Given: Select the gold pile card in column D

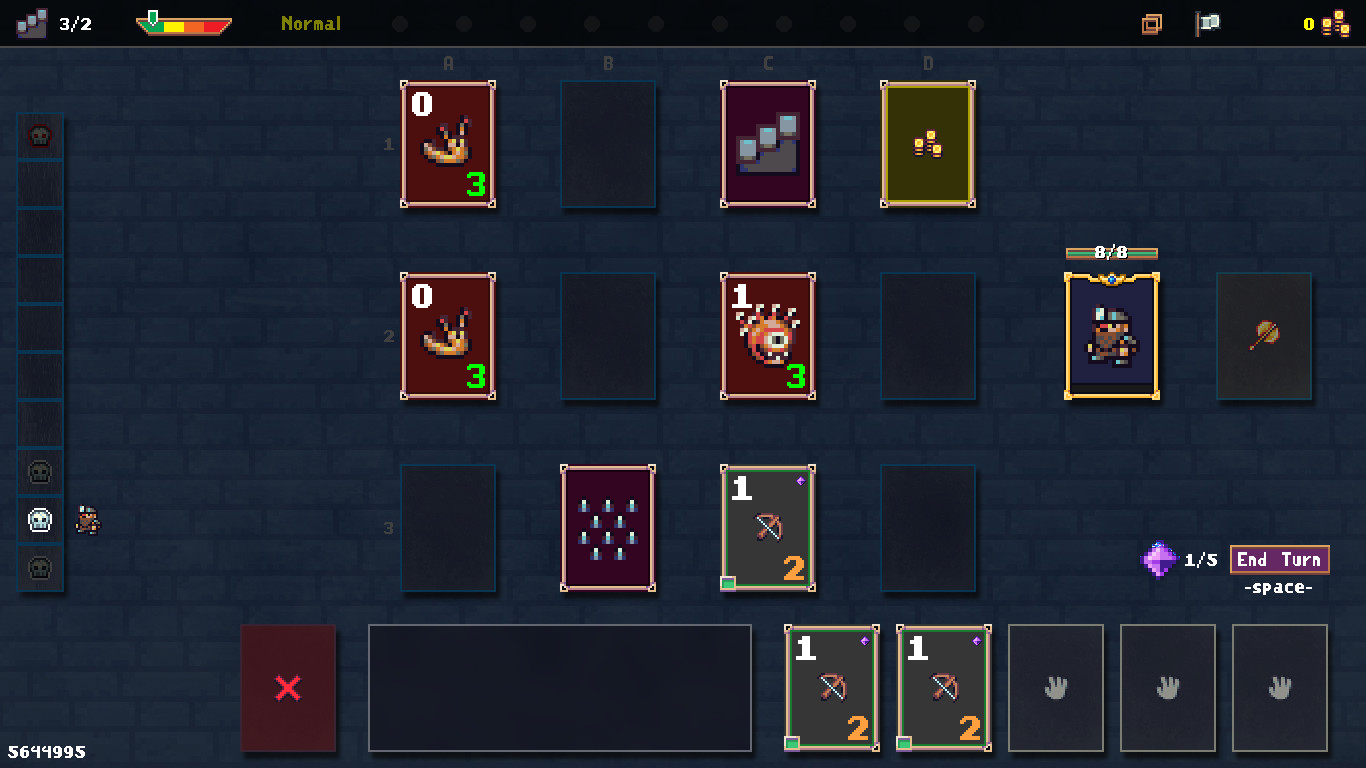Looking at the screenshot, I should click(x=927, y=145).
